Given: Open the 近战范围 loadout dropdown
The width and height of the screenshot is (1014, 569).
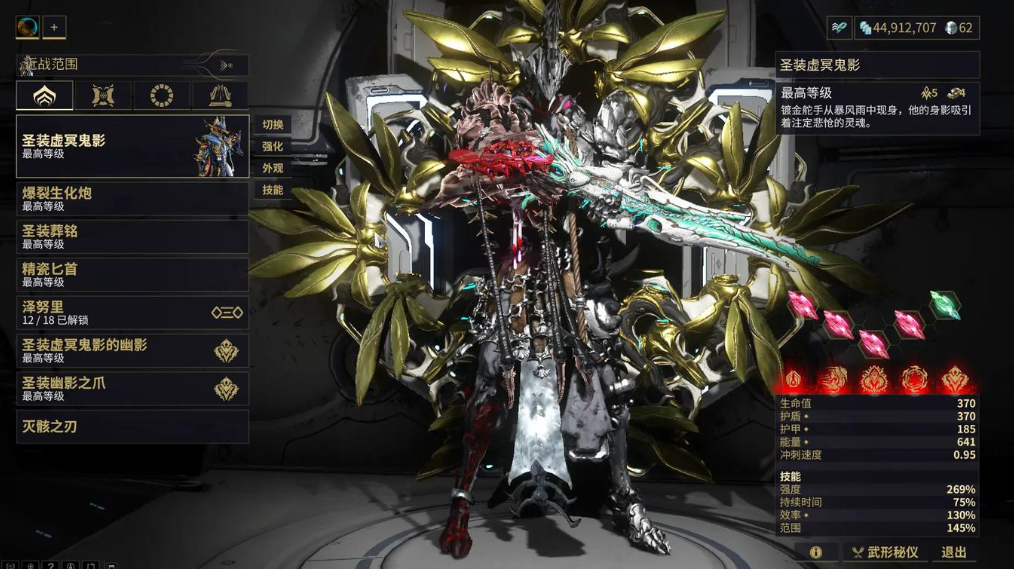Looking at the screenshot, I should 132,65.
